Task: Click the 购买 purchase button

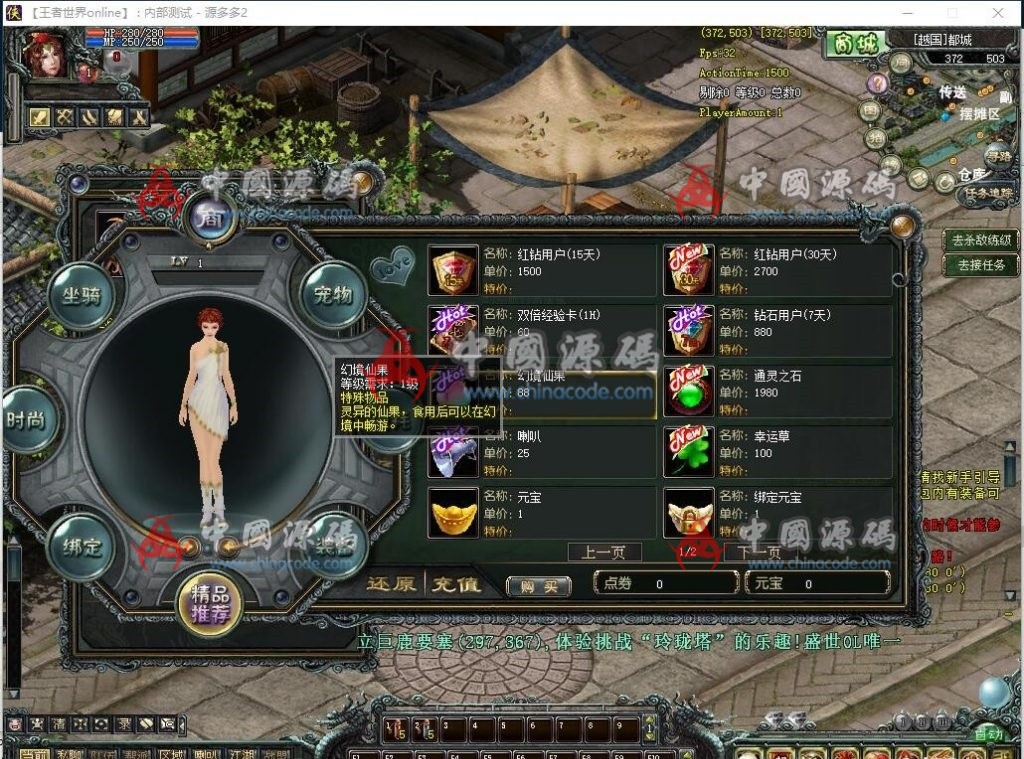Action: 538,586
